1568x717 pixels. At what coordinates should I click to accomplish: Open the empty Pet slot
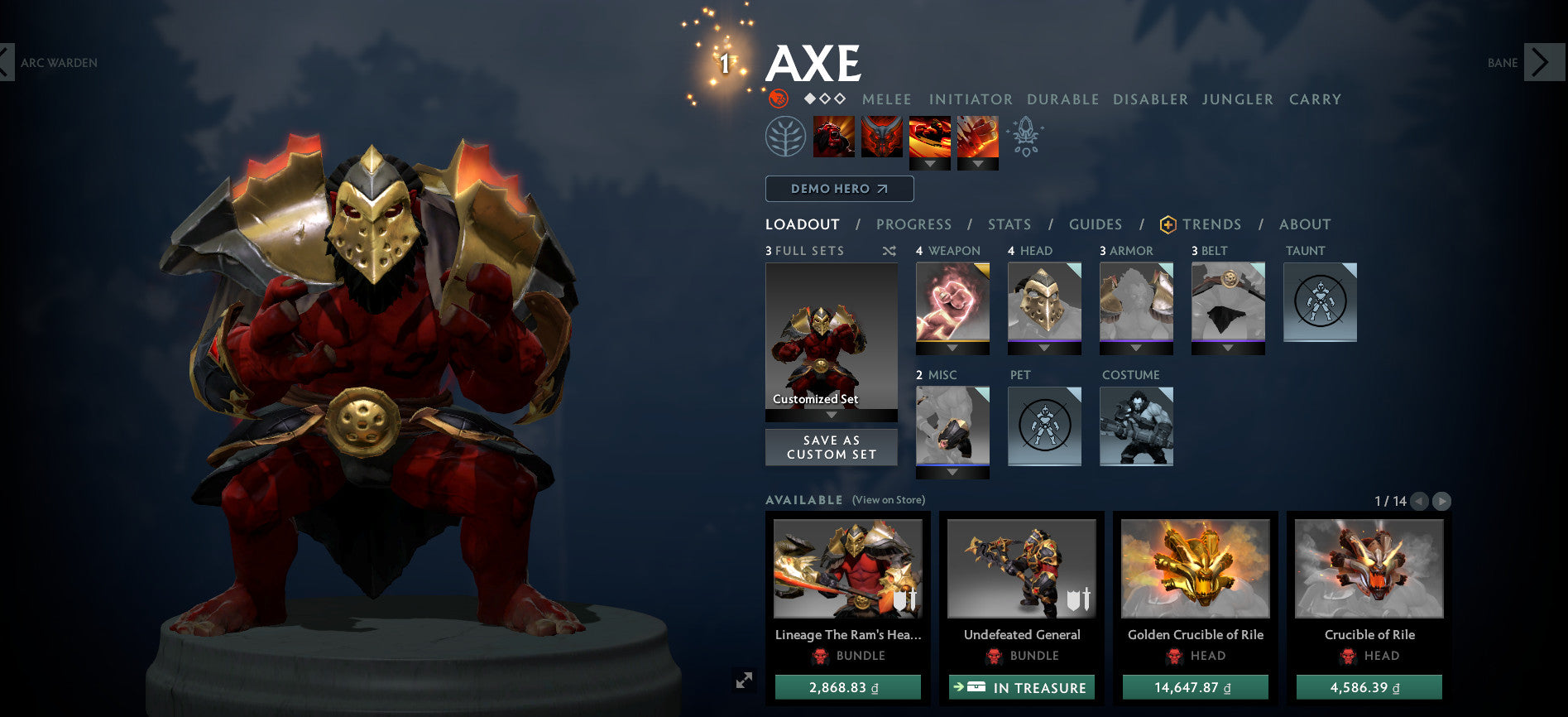point(1044,426)
